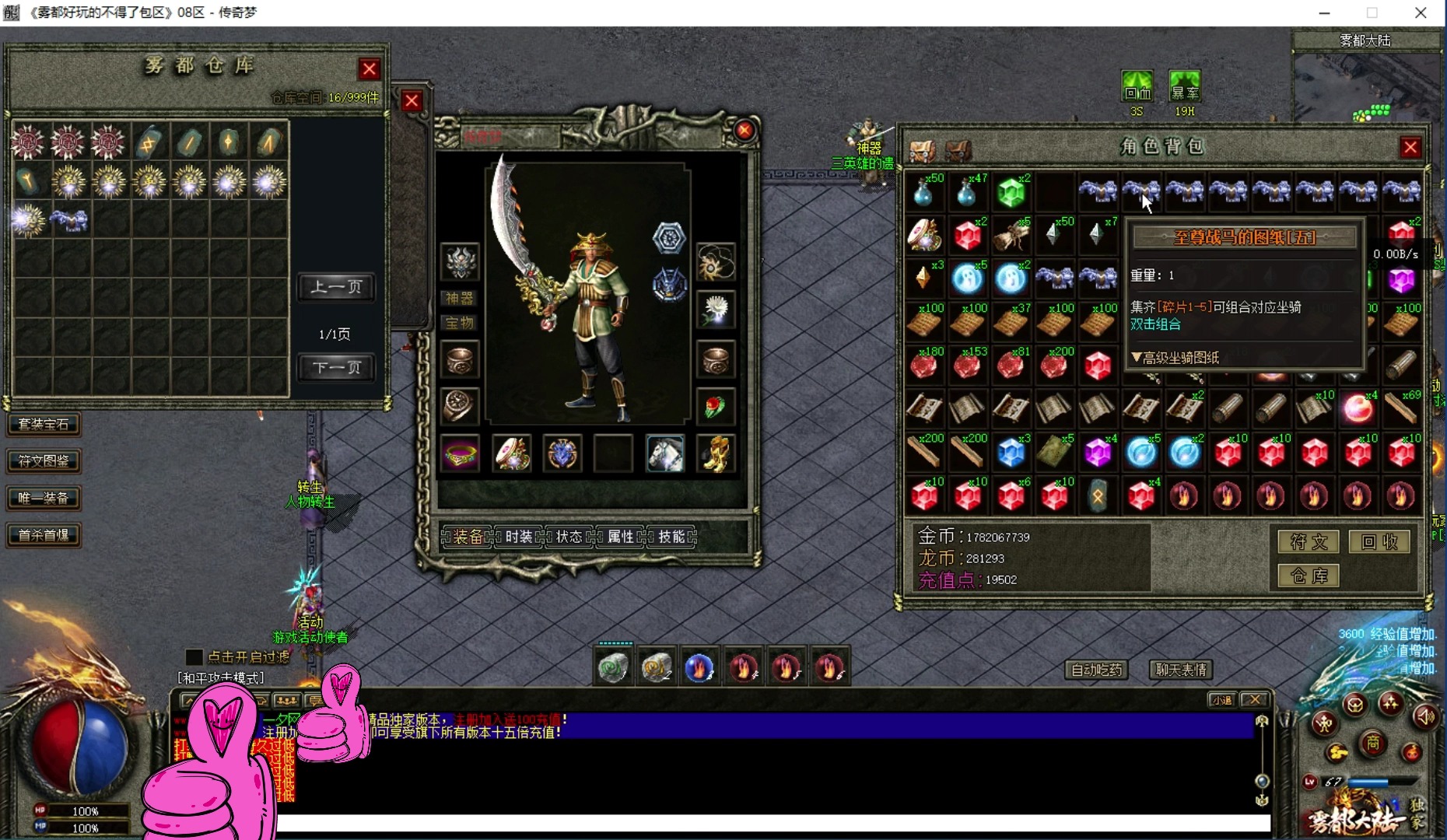Viewport: 1447px width, 840px height.
Task: Close the character equipment panel
Action: [745, 130]
